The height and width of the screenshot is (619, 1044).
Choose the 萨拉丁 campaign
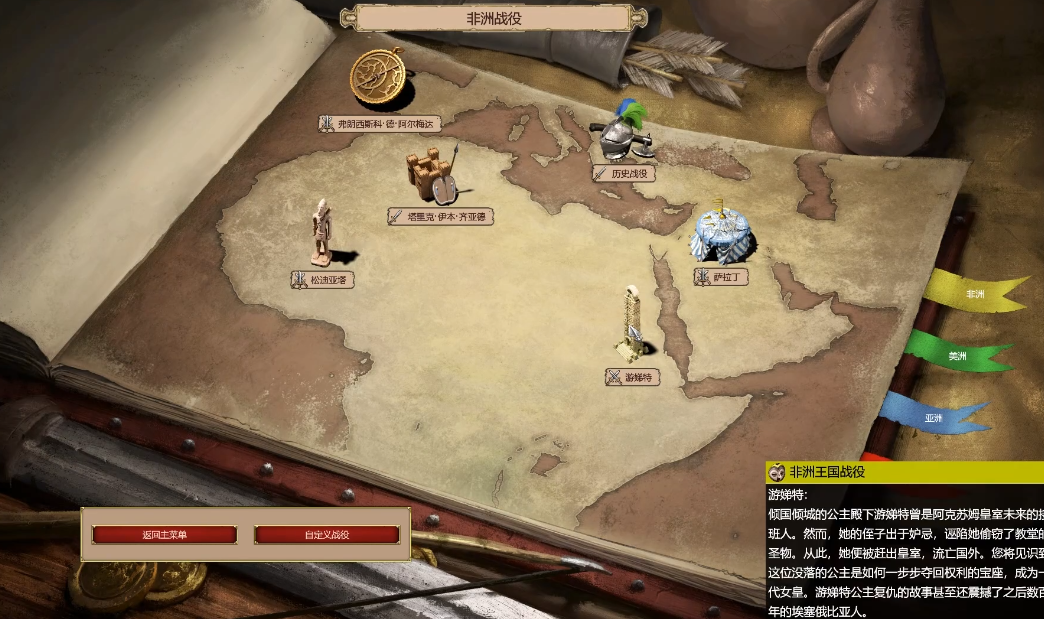721,276
